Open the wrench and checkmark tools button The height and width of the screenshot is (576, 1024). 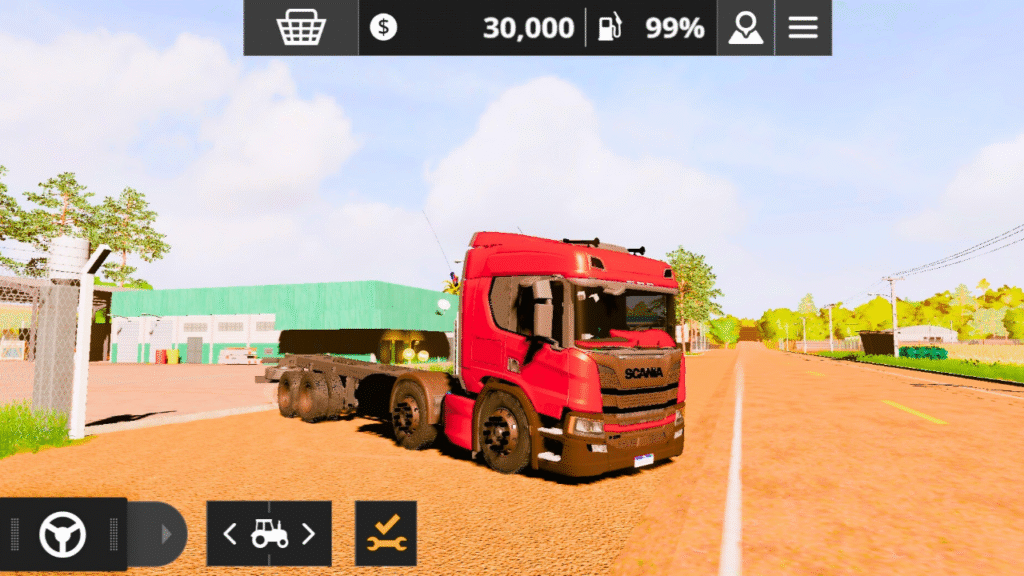[x=386, y=534]
